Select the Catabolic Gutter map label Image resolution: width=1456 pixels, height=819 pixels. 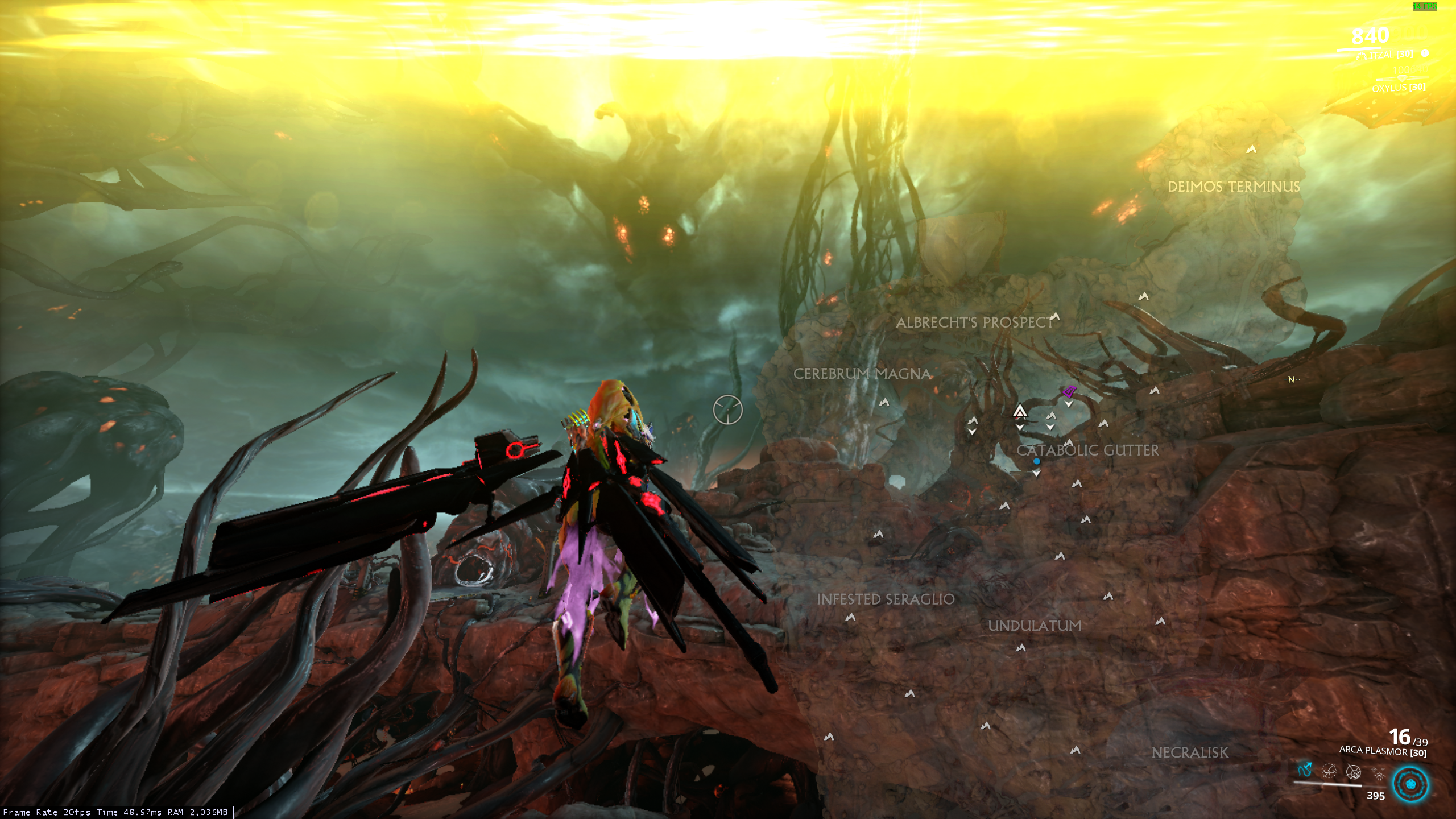(1087, 450)
